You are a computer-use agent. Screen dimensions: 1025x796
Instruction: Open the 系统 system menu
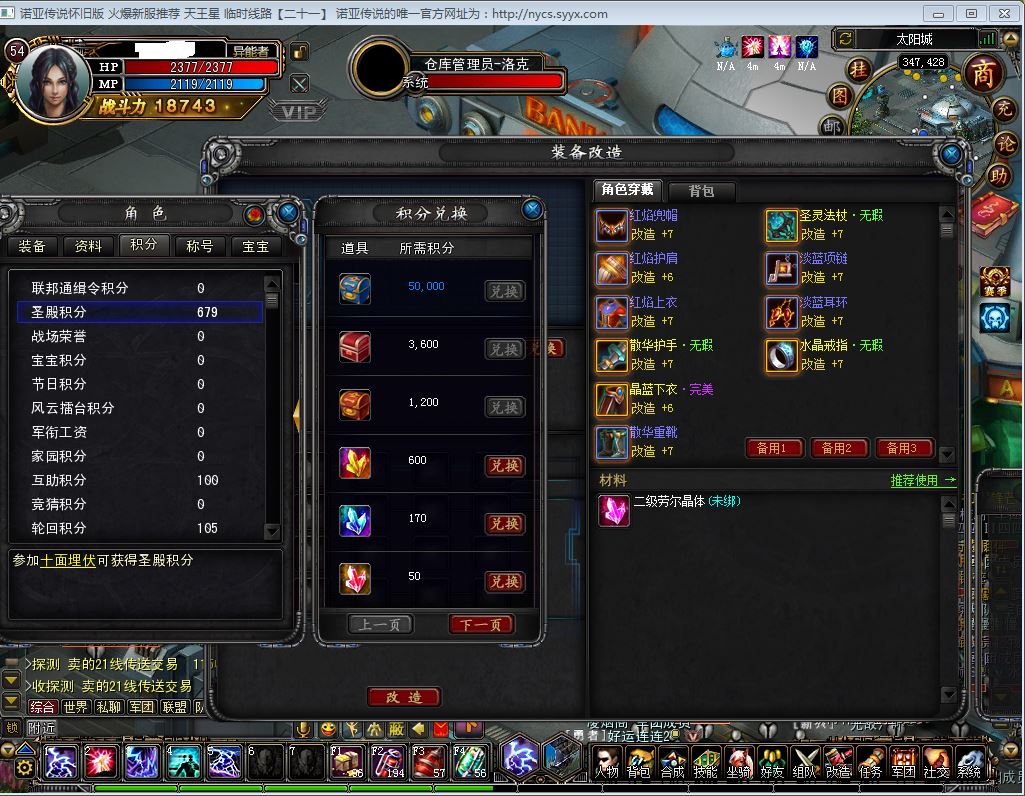click(x=968, y=763)
